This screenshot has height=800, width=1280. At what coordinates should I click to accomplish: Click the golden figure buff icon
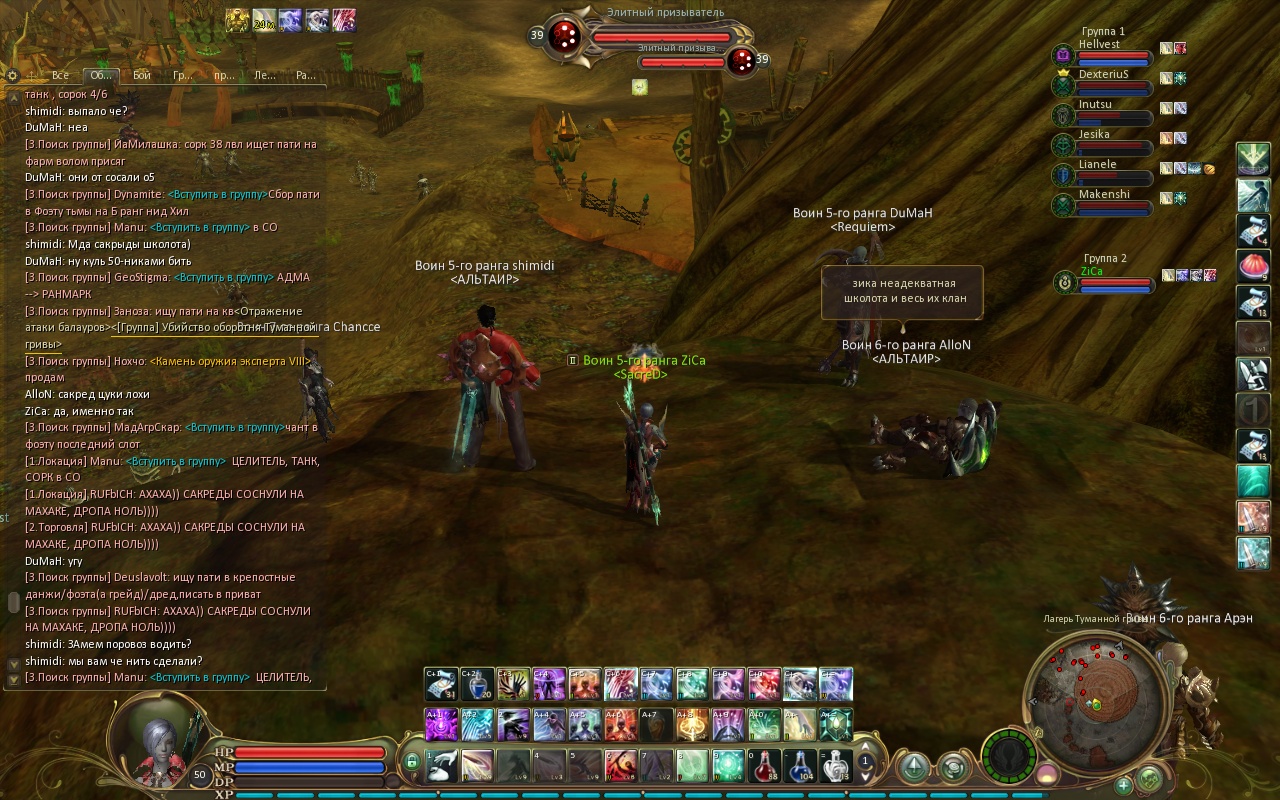(237, 20)
